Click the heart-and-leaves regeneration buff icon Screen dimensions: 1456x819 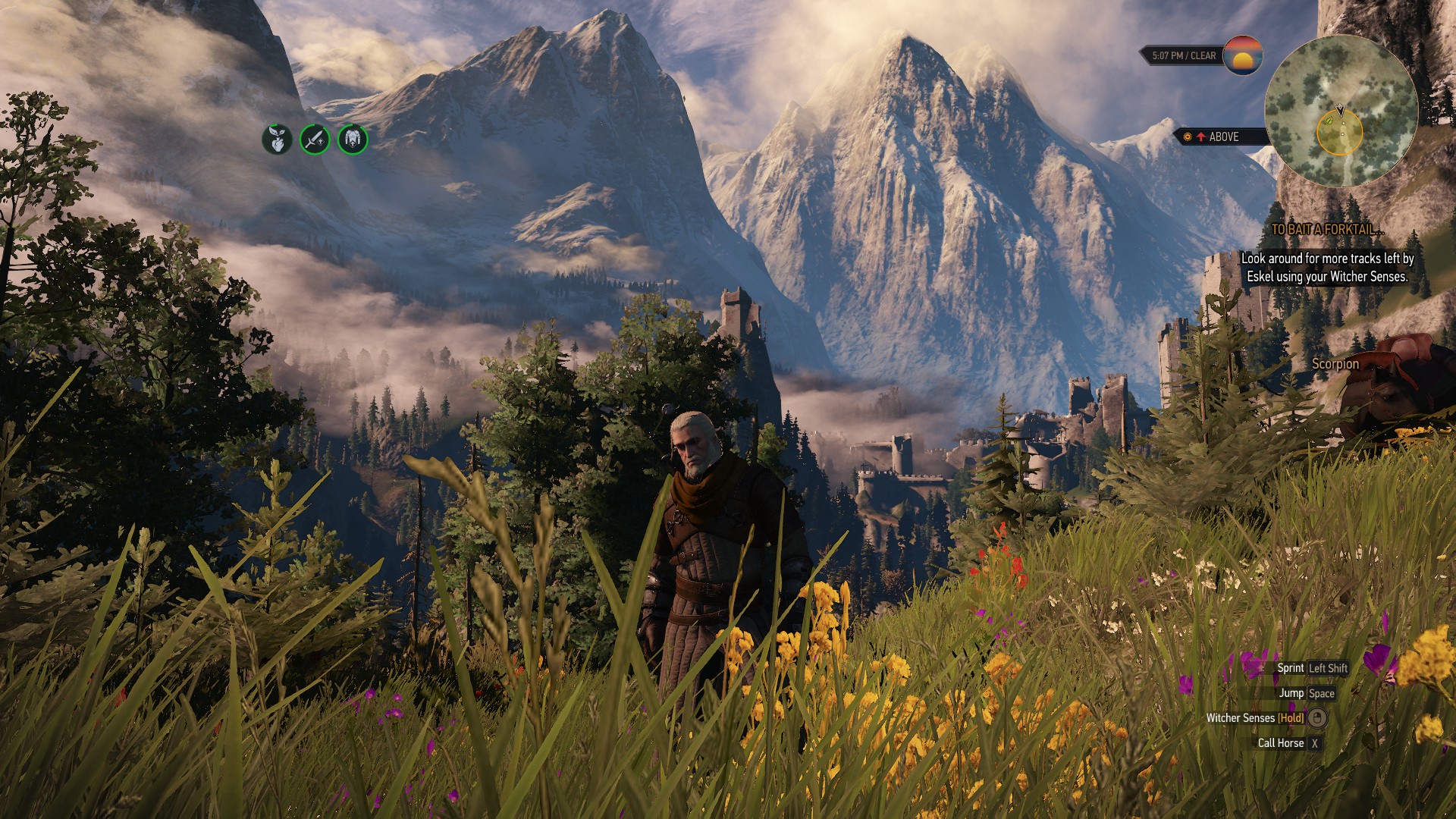coord(277,140)
